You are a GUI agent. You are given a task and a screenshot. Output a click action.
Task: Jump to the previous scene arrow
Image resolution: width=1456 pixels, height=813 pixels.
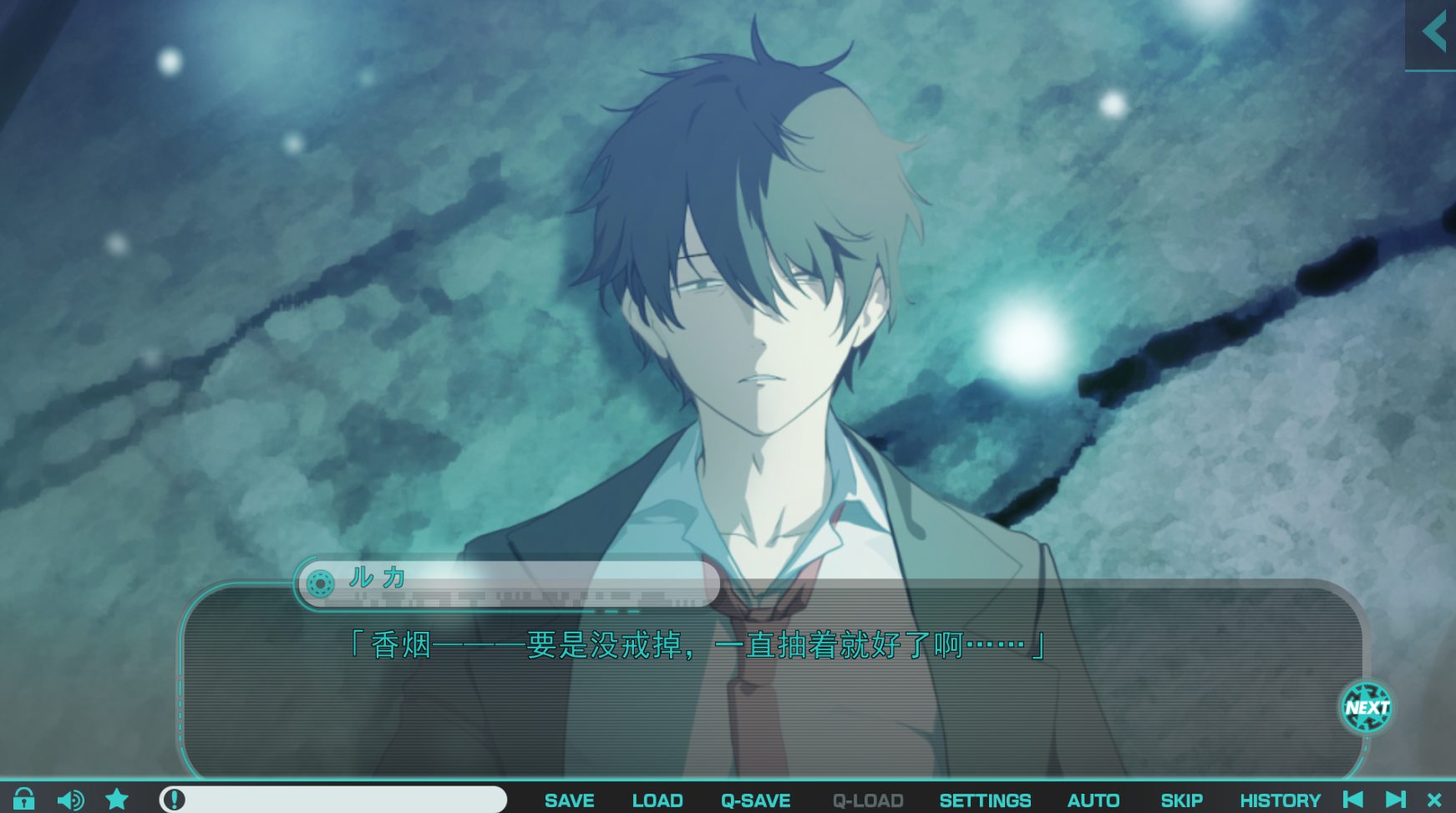tap(1353, 800)
